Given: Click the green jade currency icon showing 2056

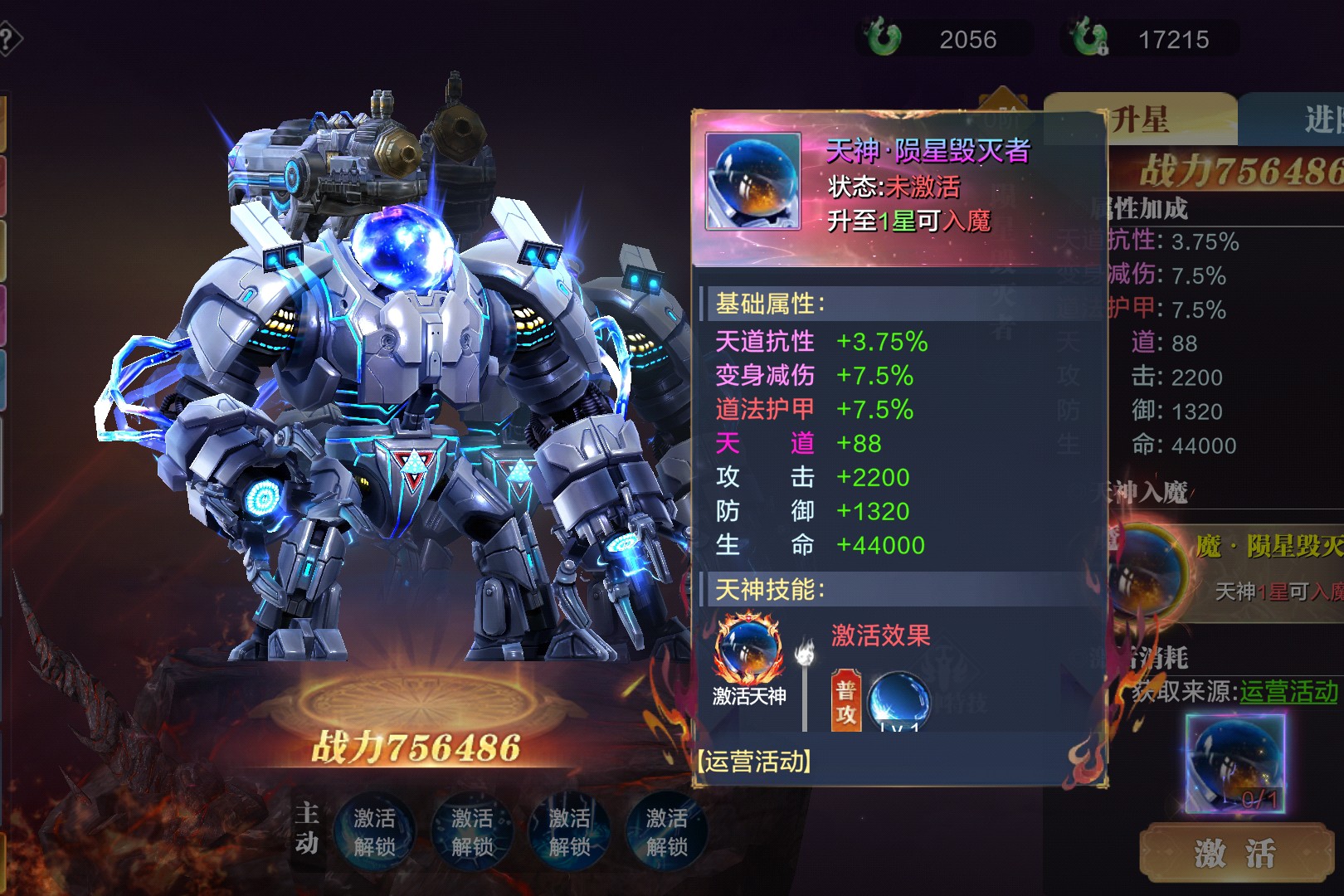Looking at the screenshot, I should pyautogui.click(x=883, y=38).
